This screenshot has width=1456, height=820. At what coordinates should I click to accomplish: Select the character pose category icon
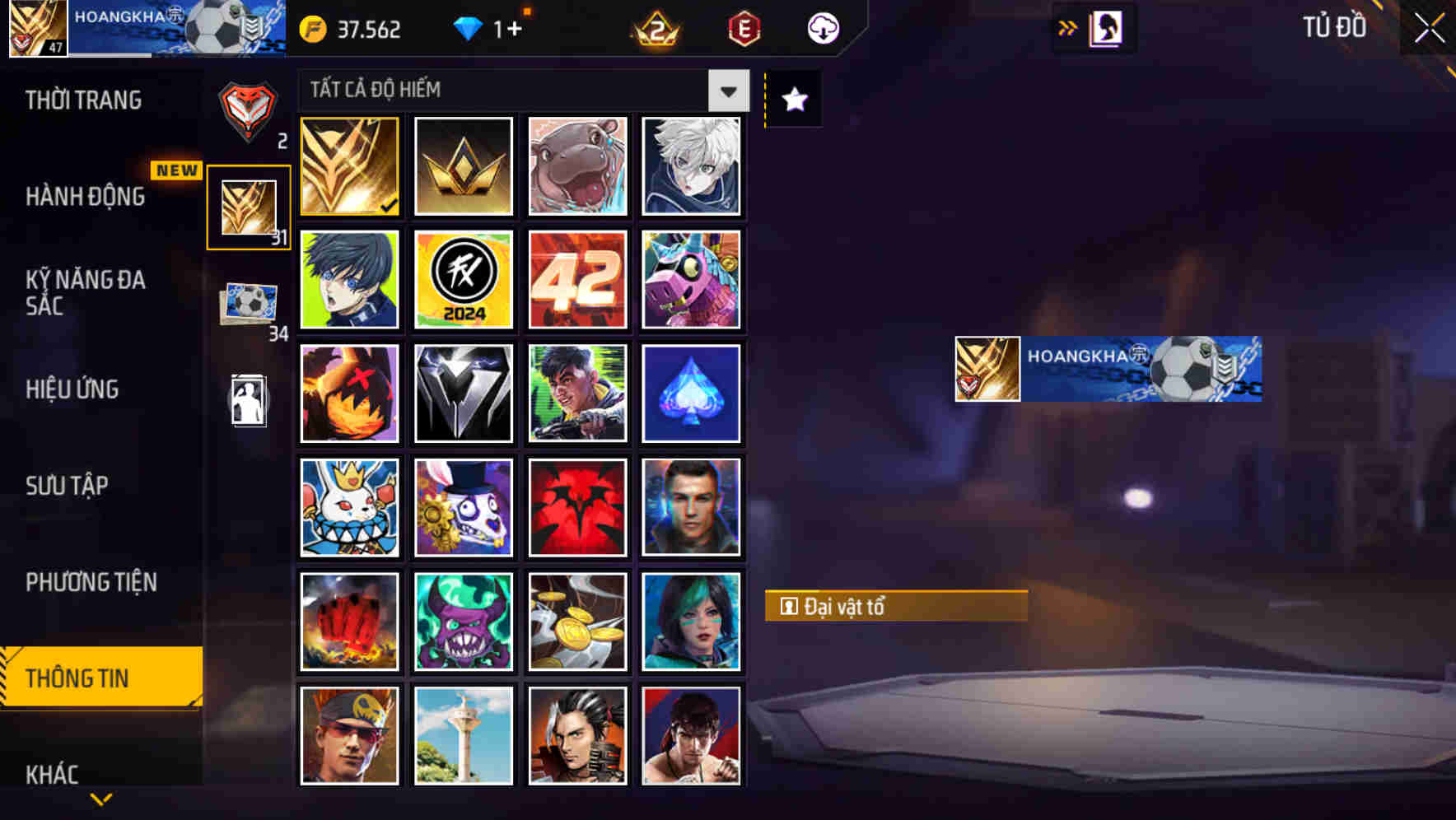(x=250, y=401)
